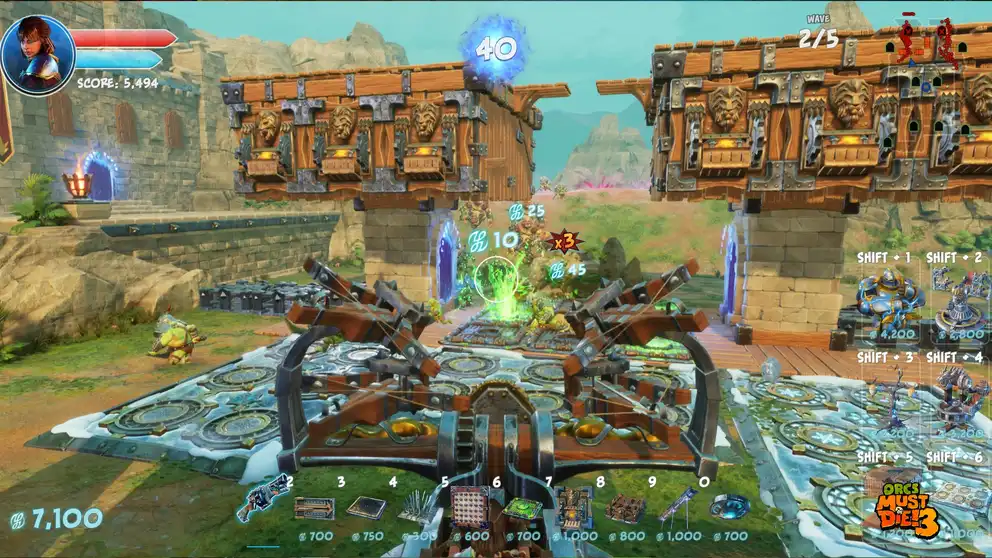Select the flat floor tile trap costing 750

coord(366,507)
